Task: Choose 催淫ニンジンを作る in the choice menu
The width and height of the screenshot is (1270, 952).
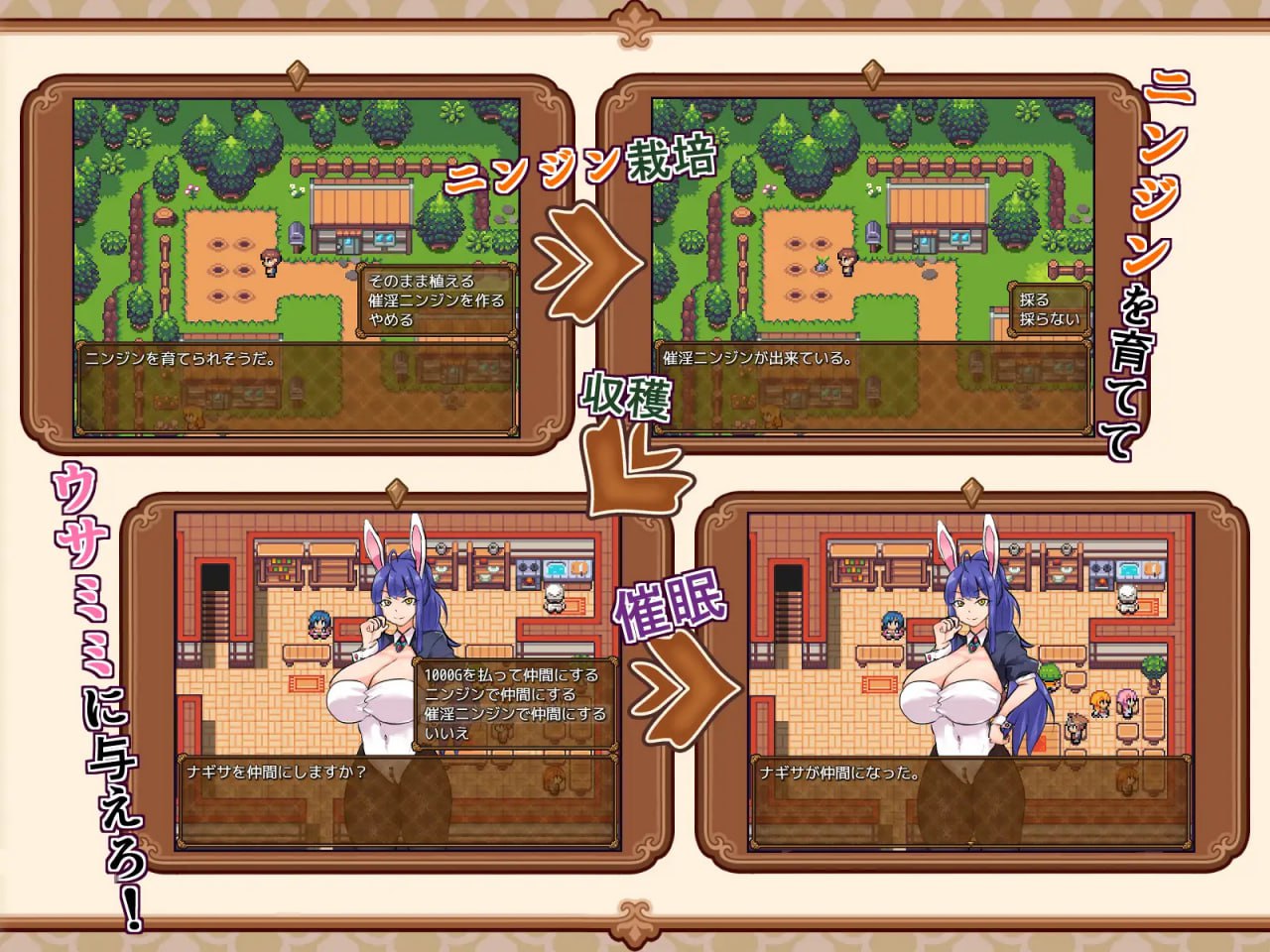Action: tap(435, 301)
